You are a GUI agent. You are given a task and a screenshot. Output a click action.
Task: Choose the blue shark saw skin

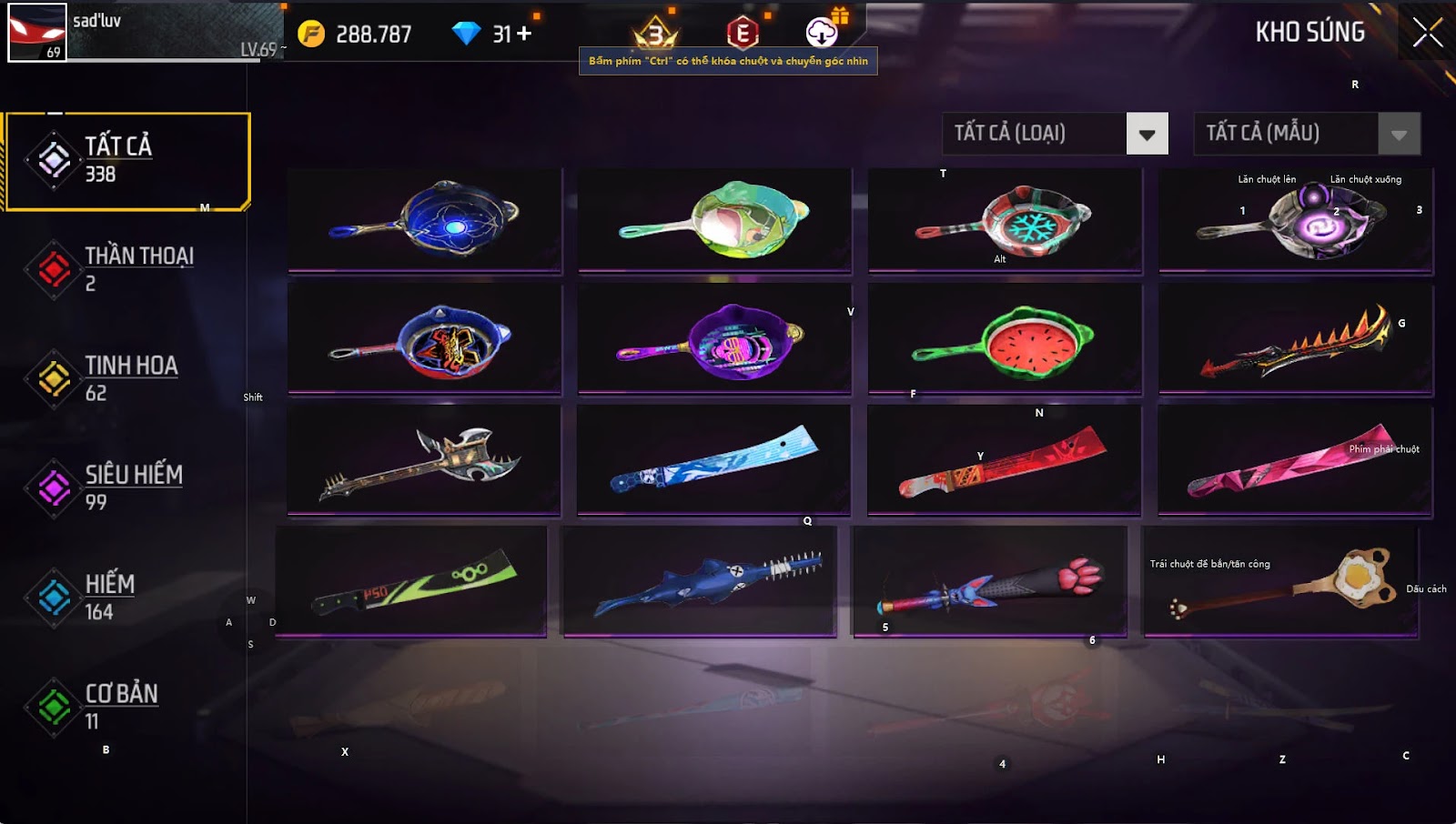pos(699,582)
